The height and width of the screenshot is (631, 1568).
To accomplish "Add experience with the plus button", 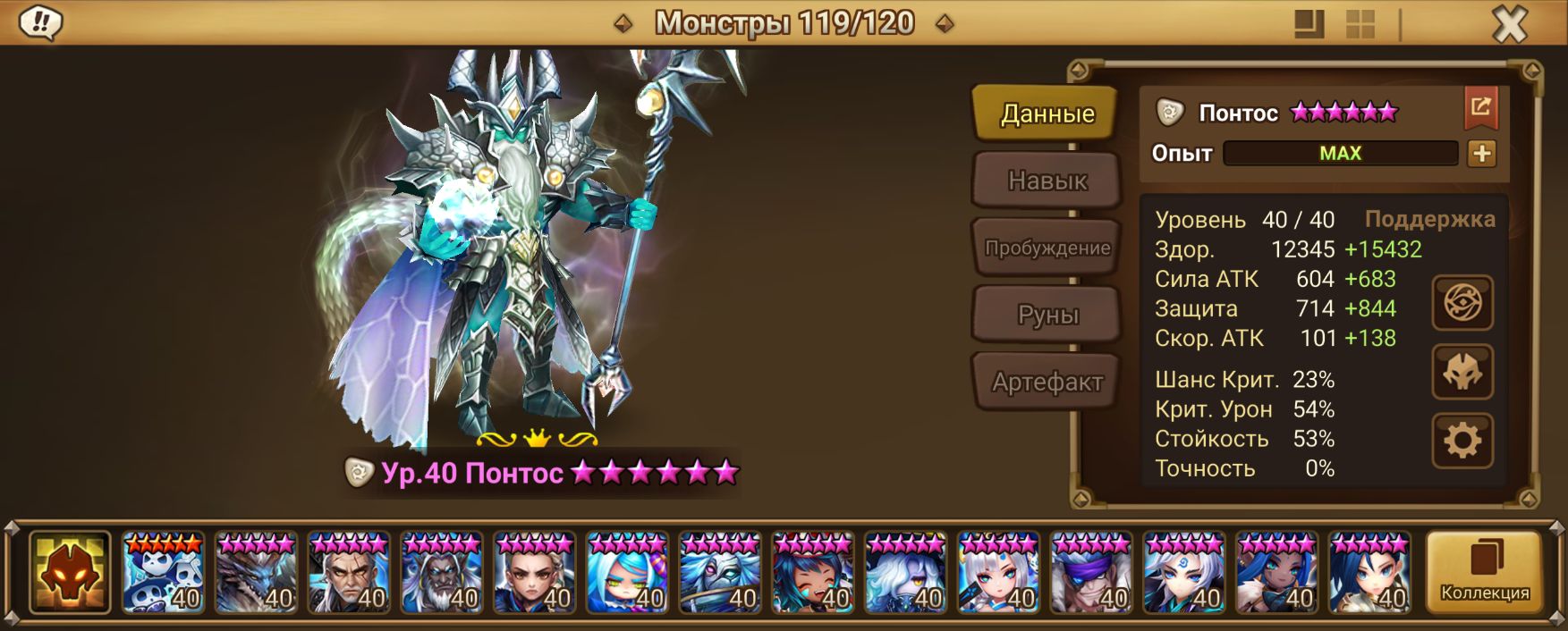I will [1481, 154].
